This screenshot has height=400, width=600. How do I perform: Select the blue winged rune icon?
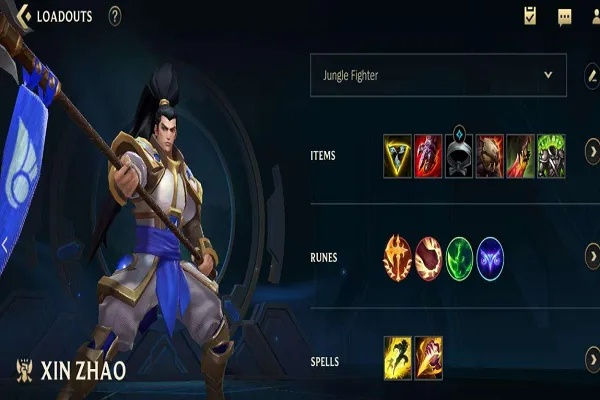(x=491, y=256)
